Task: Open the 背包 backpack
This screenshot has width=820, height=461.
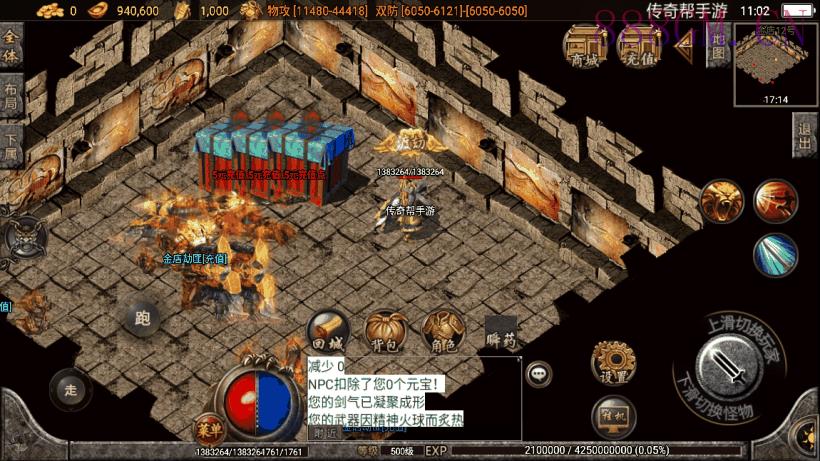Action: pyautogui.click(x=384, y=331)
